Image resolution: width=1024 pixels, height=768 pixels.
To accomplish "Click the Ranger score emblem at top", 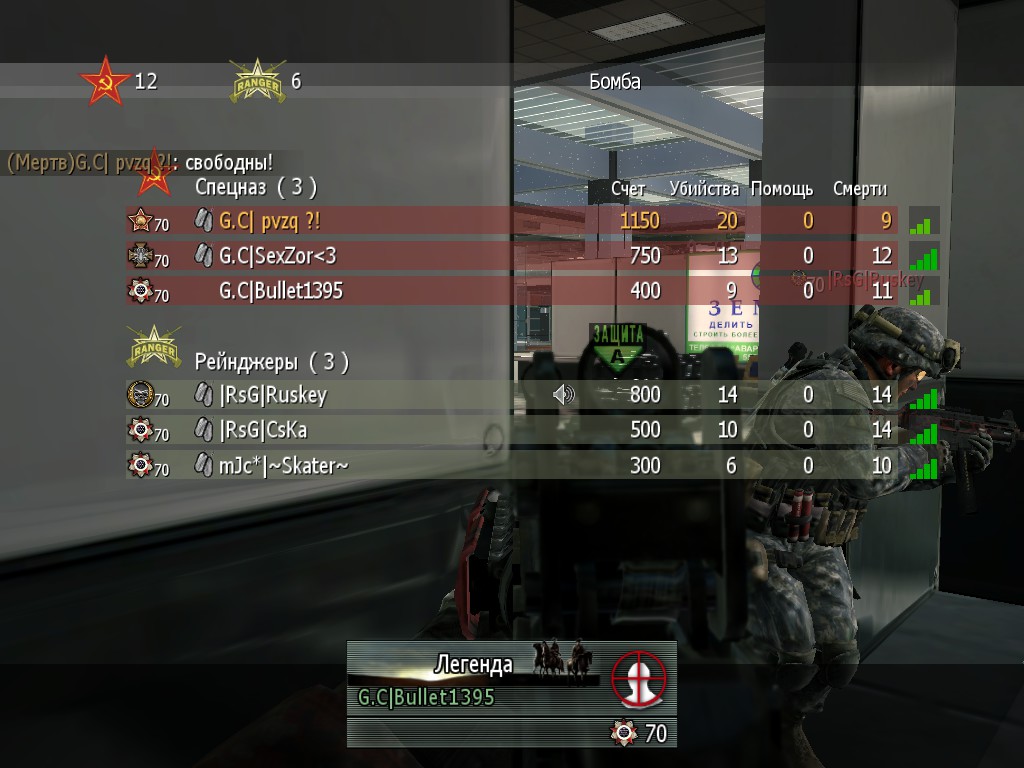I will click(x=257, y=82).
